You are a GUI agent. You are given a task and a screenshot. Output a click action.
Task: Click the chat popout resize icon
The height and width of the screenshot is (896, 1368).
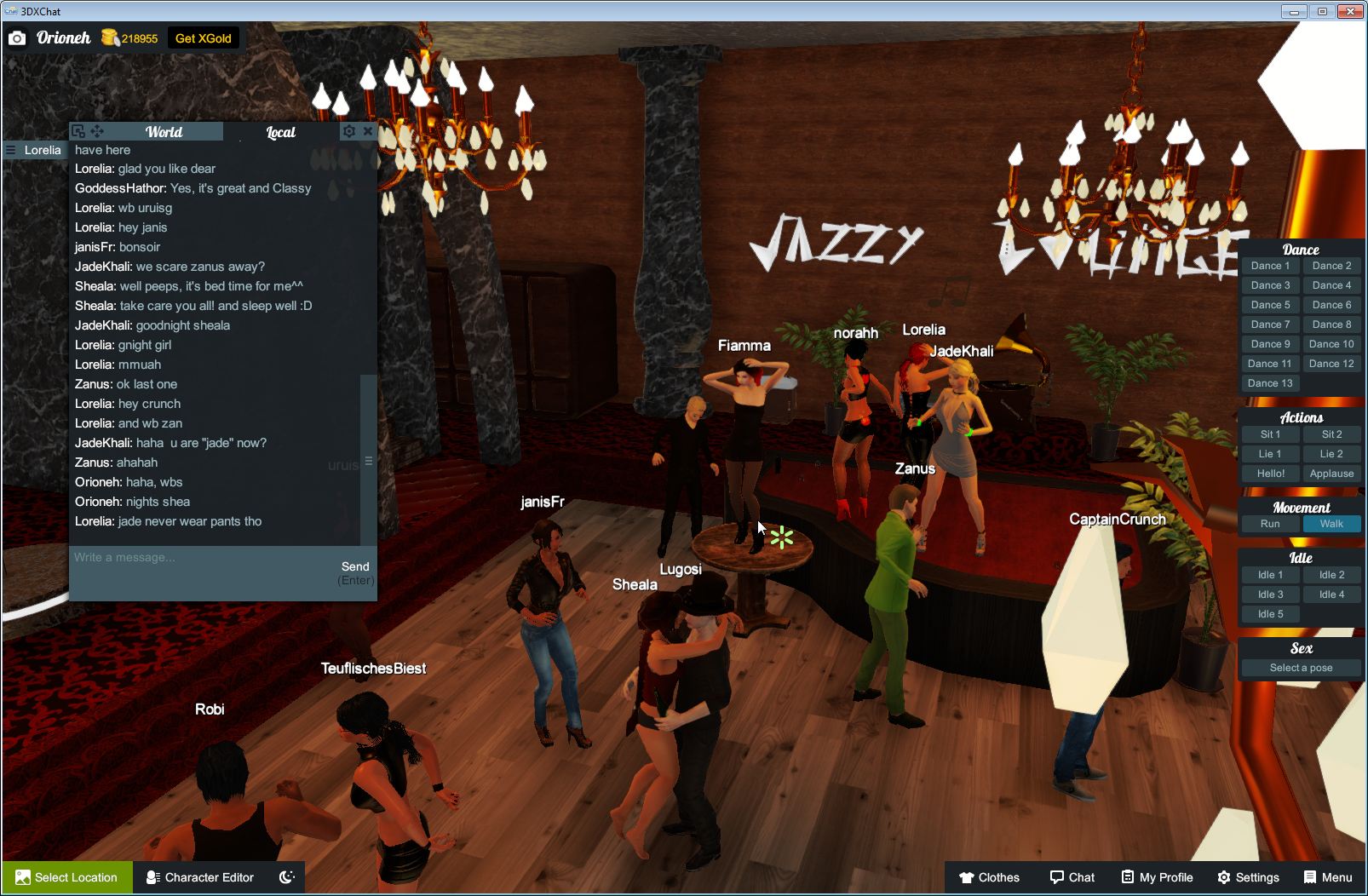point(78,131)
